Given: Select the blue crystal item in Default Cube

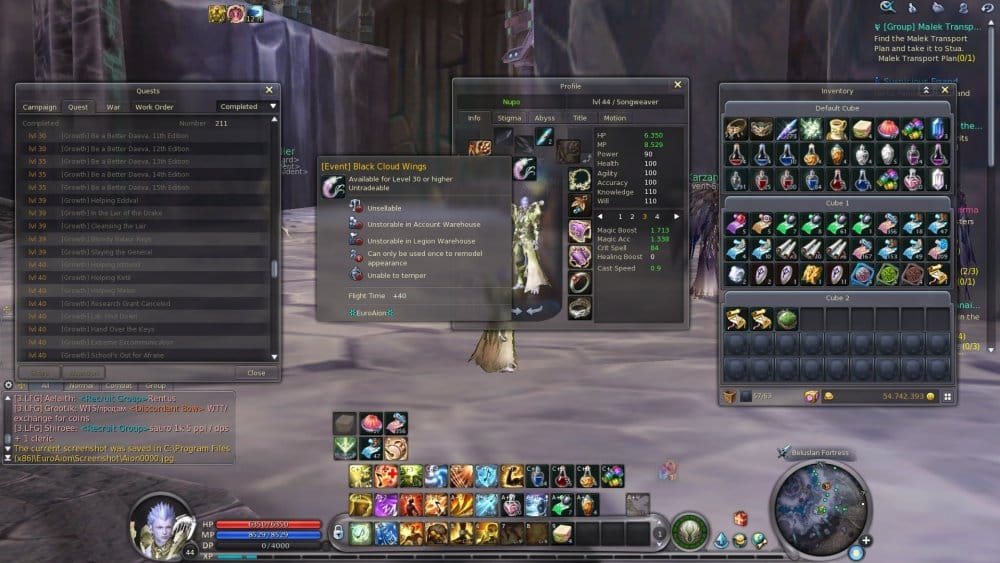Looking at the screenshot, I should 939,128.
